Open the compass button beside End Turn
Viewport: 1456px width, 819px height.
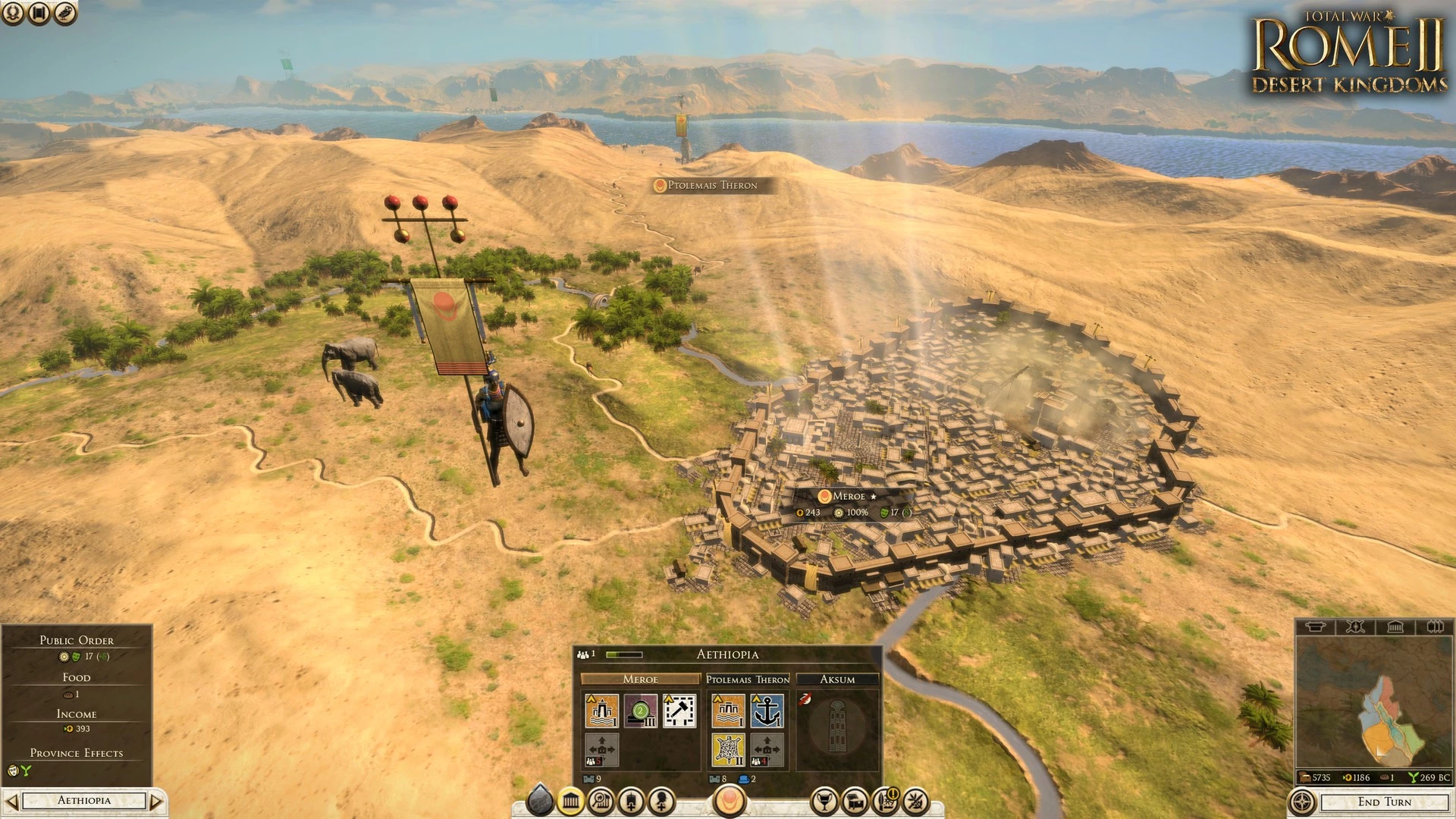[x=1302, y=802]
